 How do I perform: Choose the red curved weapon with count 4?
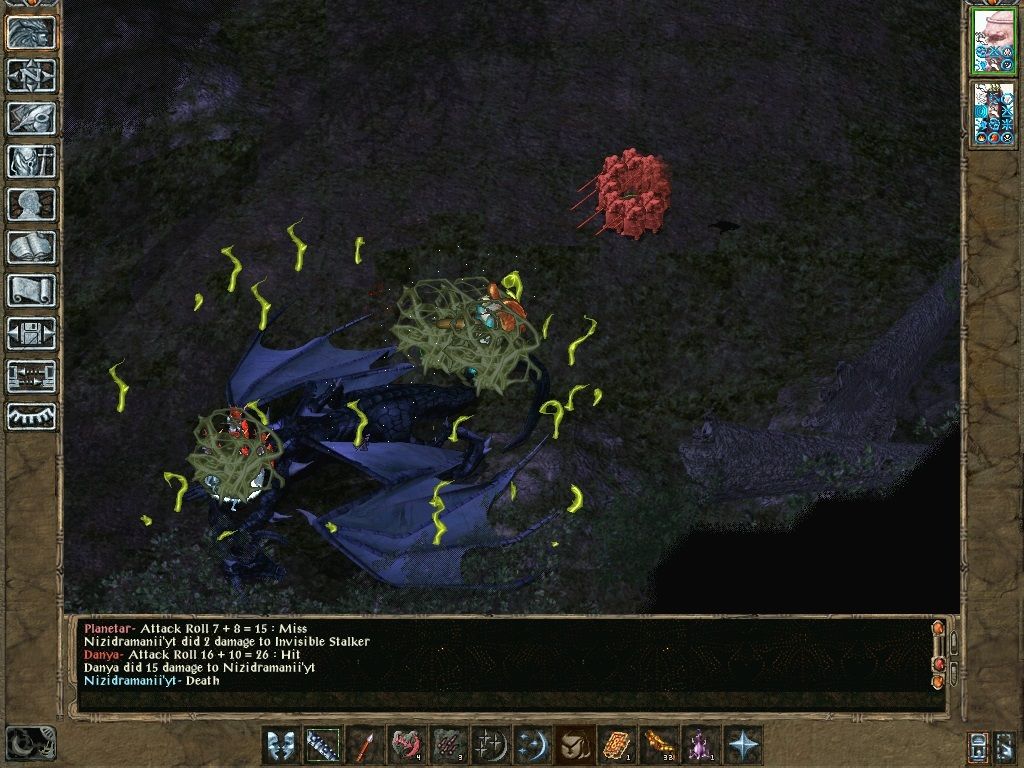[x=407, y=746]
